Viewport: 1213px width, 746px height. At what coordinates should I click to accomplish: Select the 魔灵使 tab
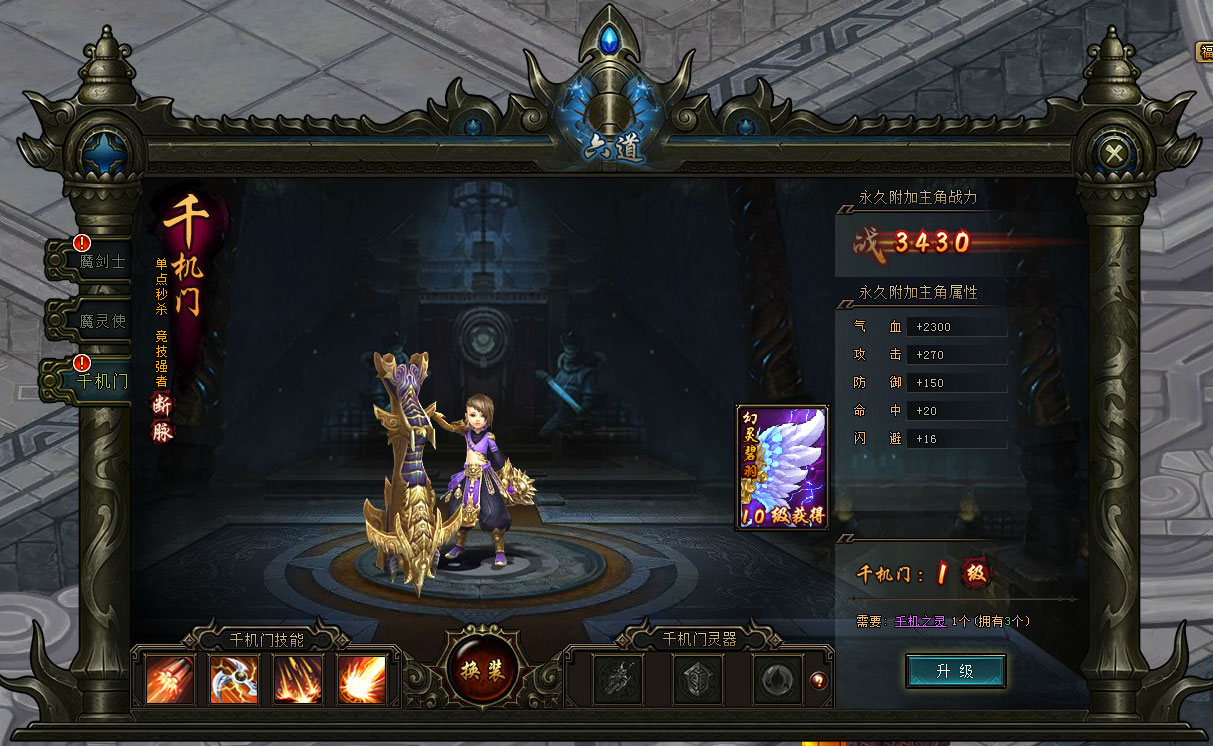(97, 321)
